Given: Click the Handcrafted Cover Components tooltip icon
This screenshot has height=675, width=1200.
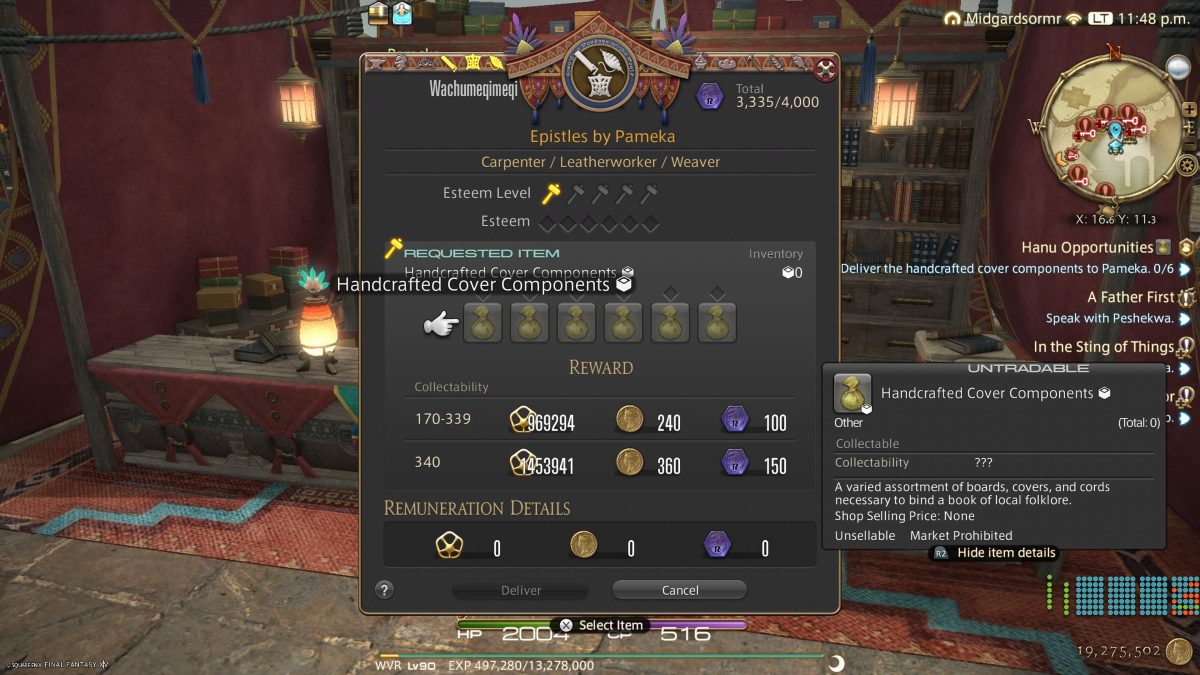Looking at the screenshot, I should pos(852,393).
